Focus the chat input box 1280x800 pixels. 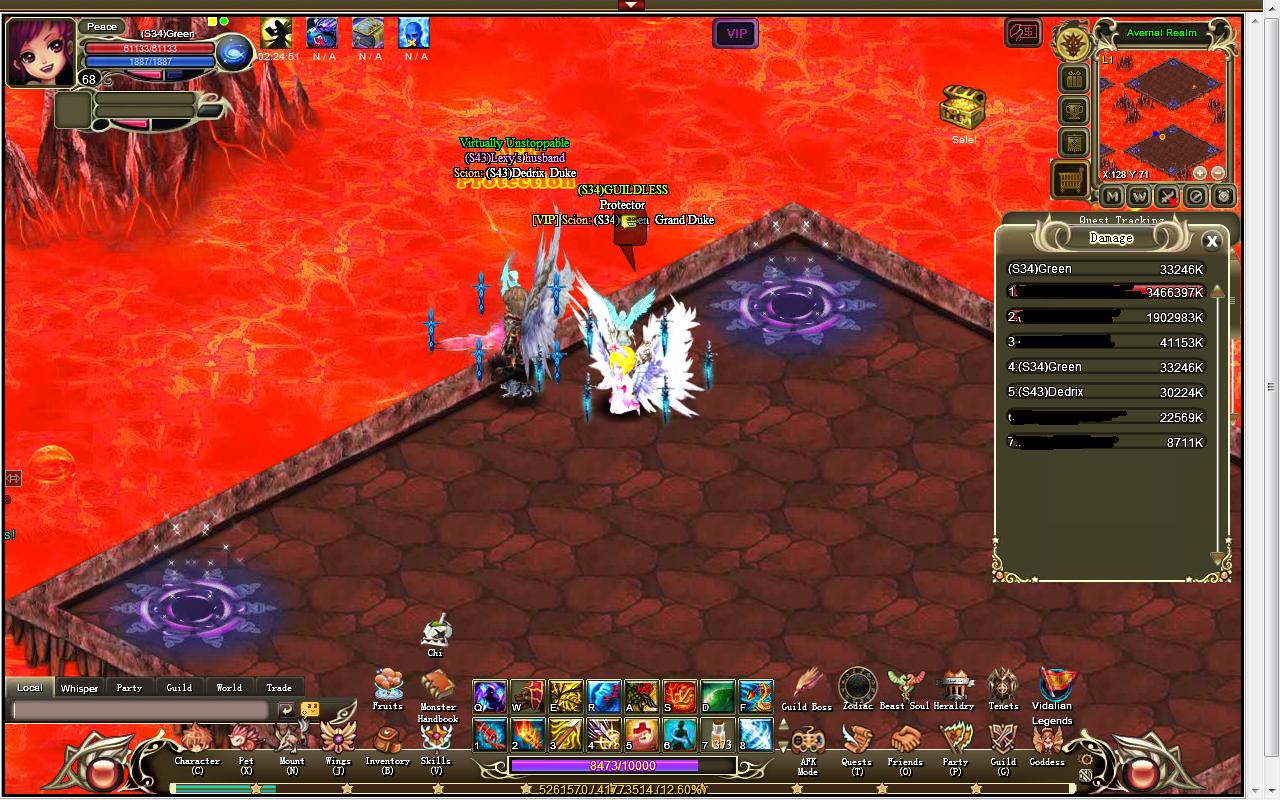[140, 710]
